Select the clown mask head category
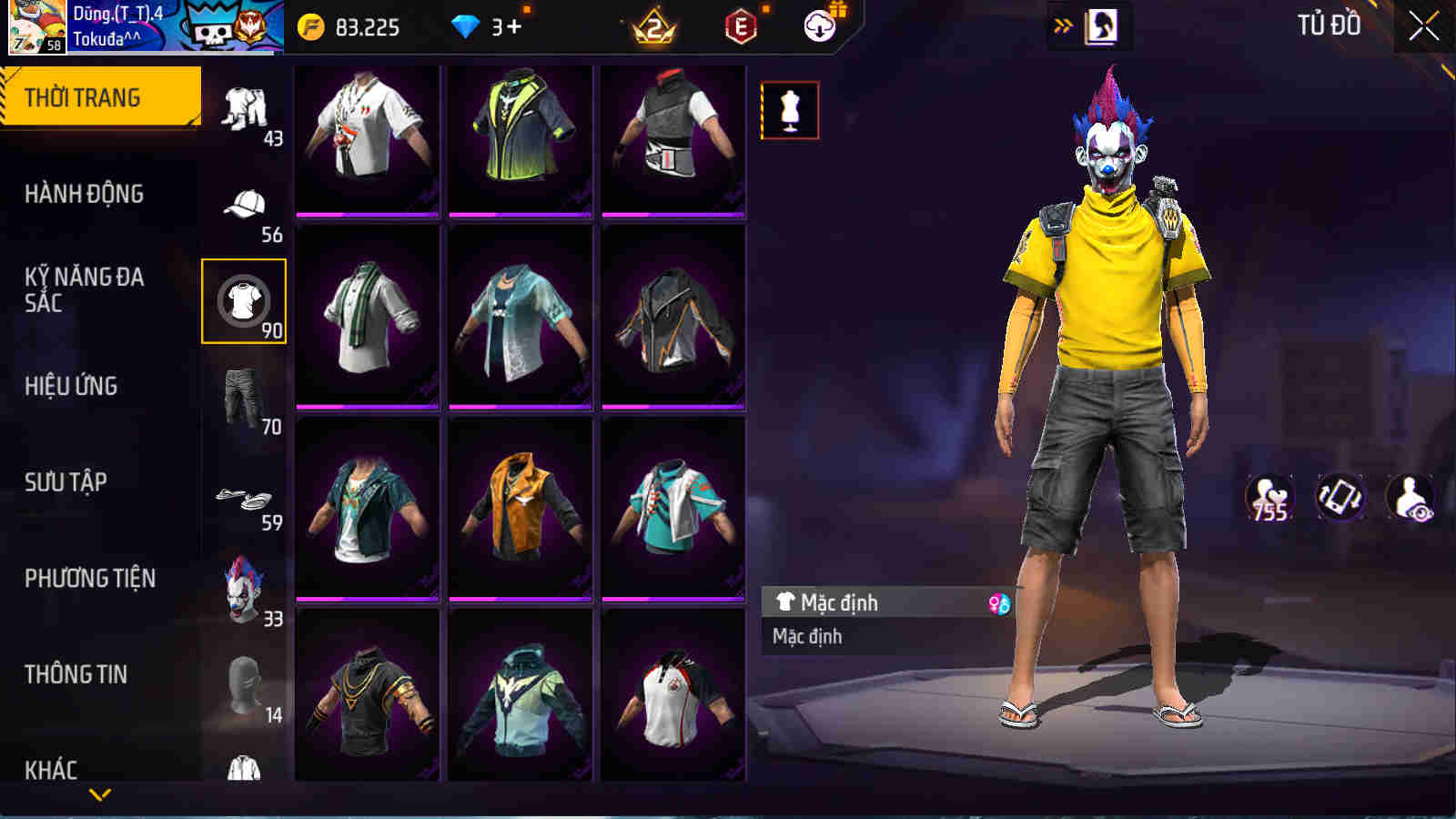The image size is (1456, 819). click(x=241, y=588)
